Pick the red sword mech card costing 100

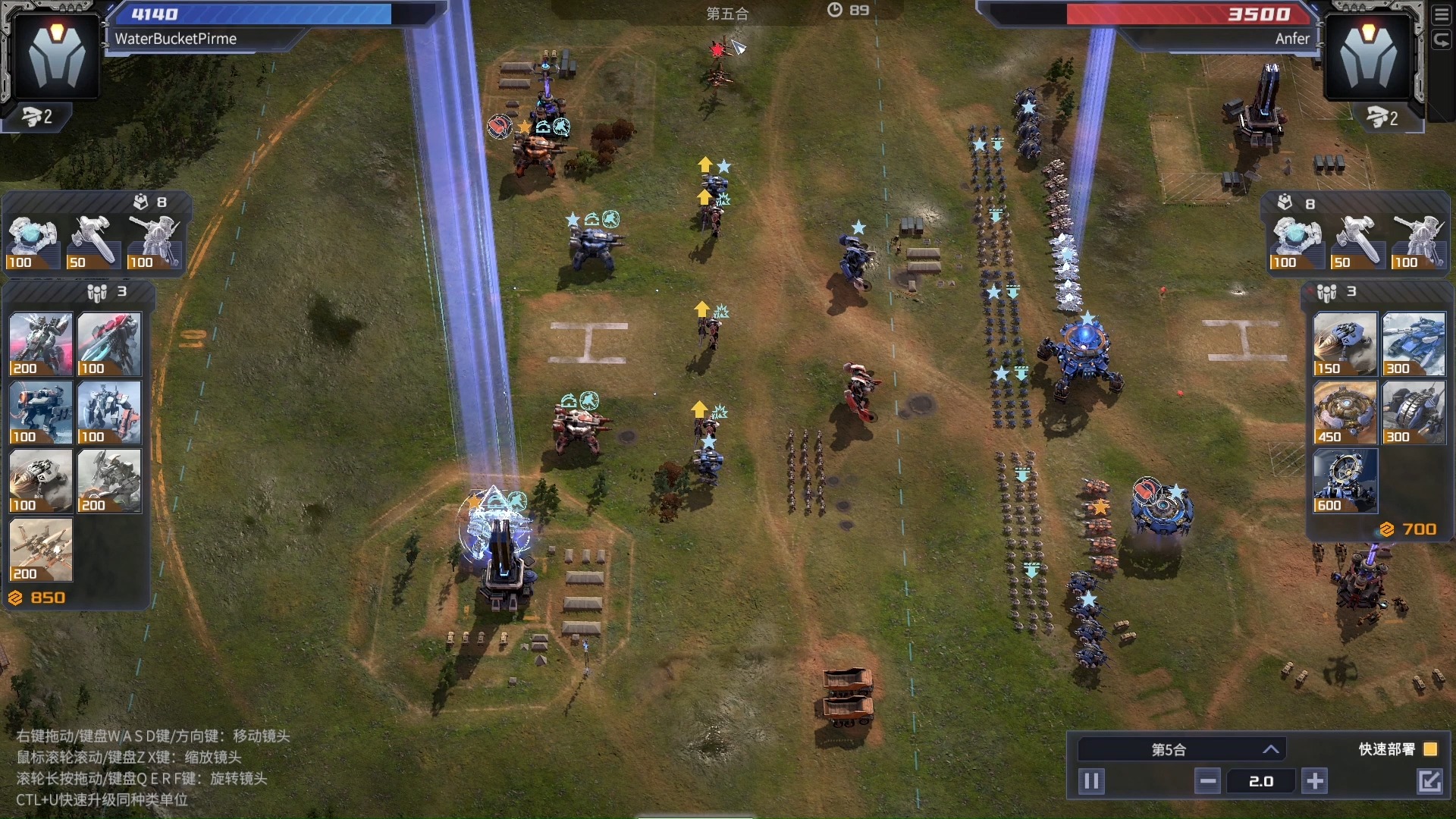coord(109,345)
